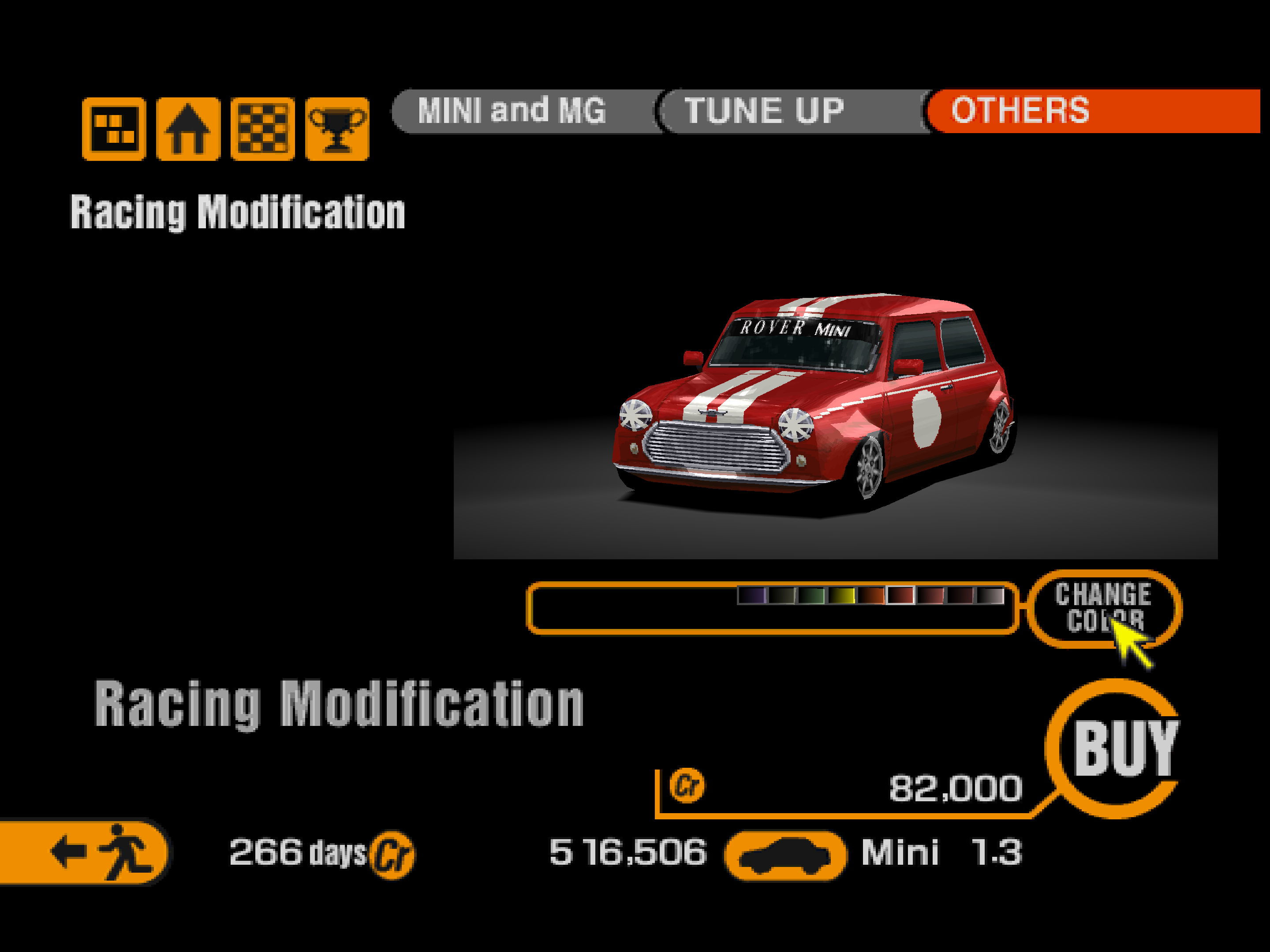
Task: Open the checkered flag race icon
Action: coord(262,129)
